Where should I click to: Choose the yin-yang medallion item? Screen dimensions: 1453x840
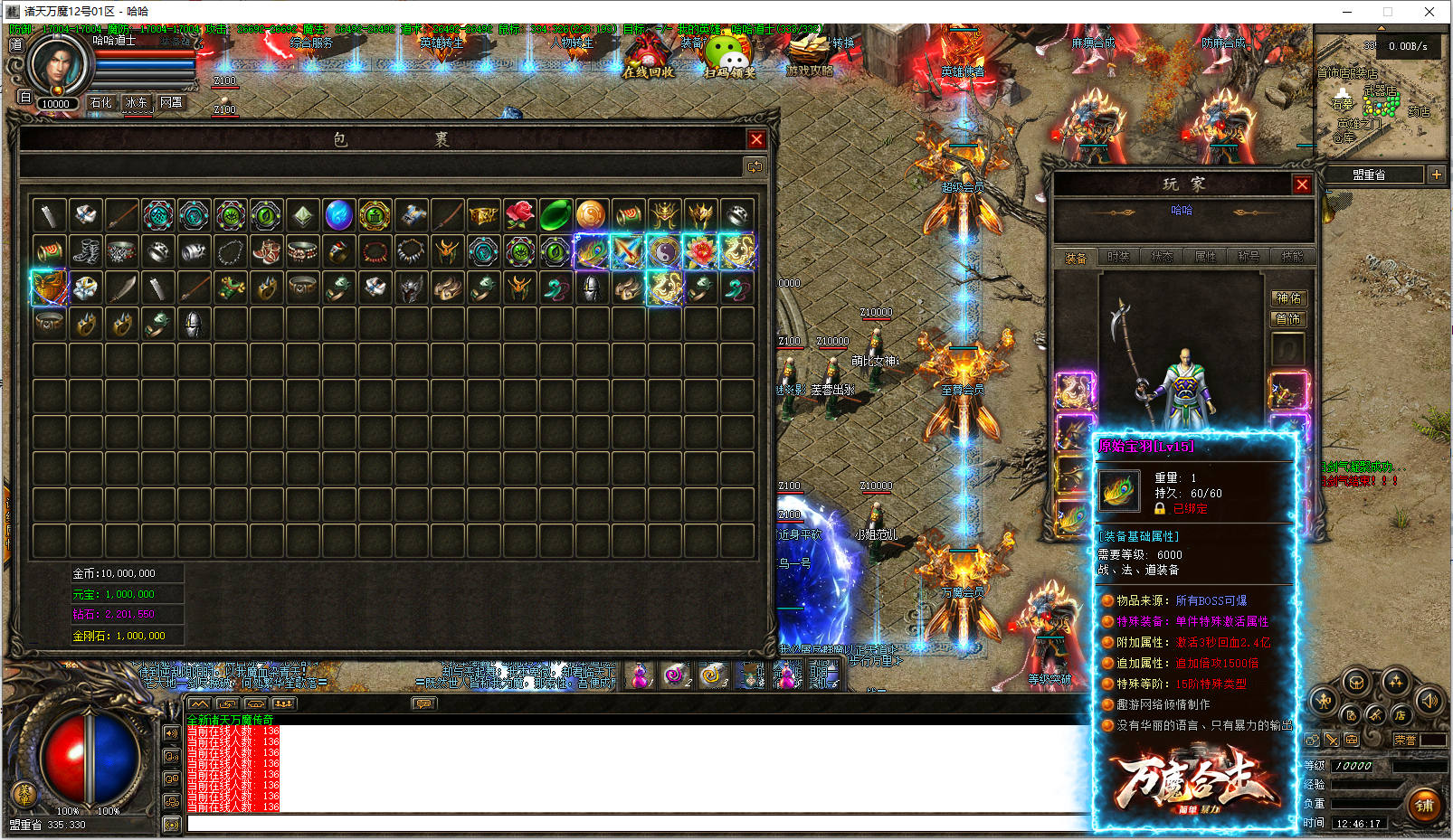pos(664,251)
